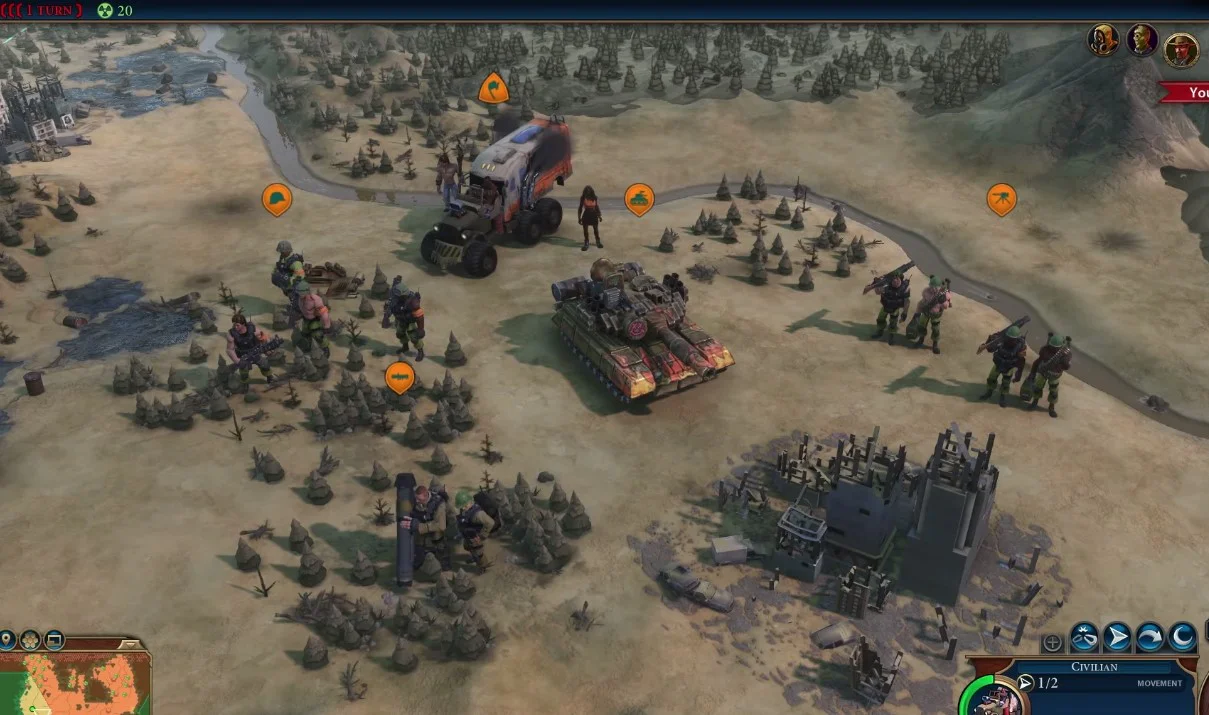The width and height of the screenshot is (1209, 715).
Task: Click the civilian unit portrait
Action: click(x=986, y=698)
